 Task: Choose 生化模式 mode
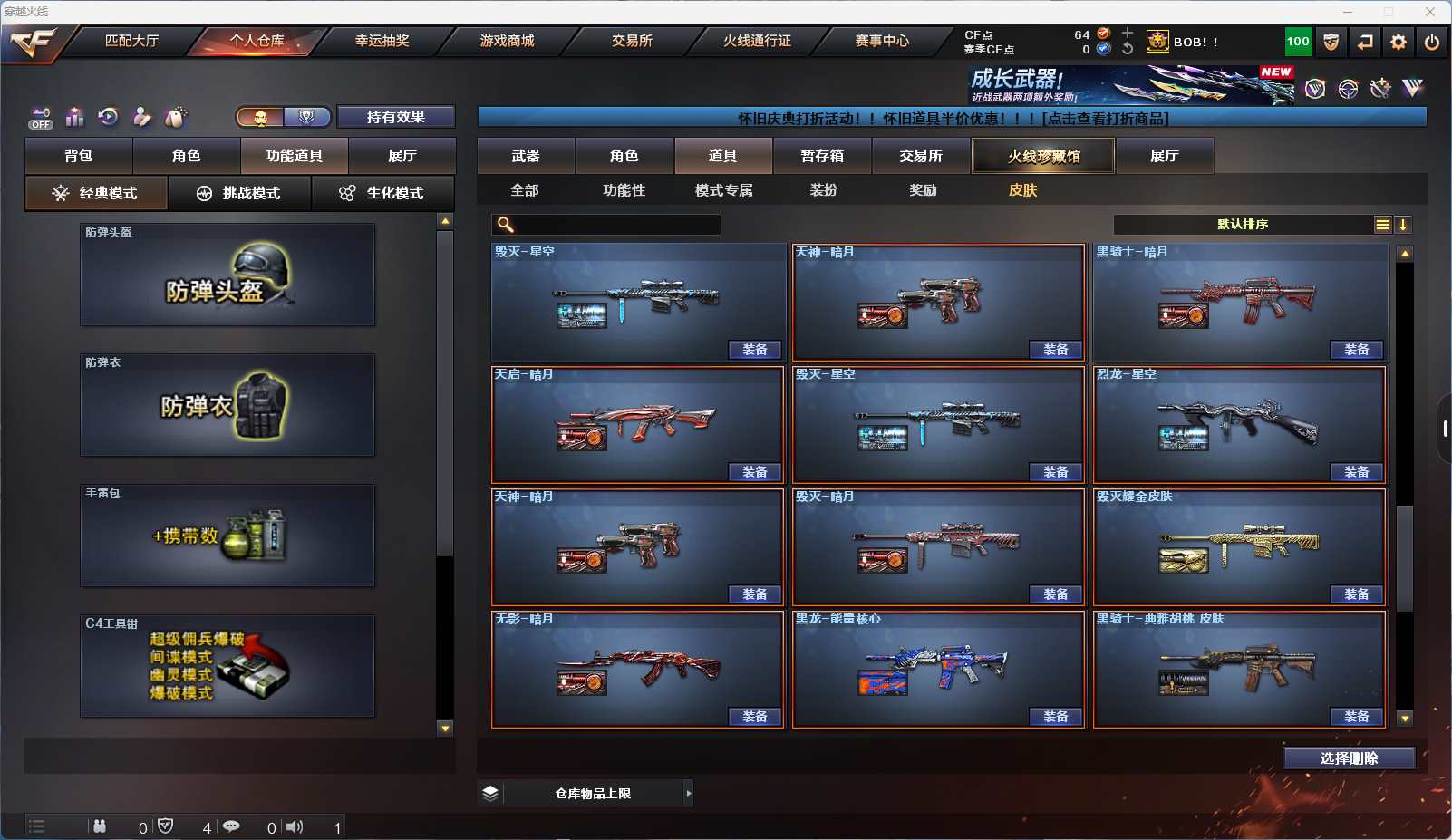382,193
